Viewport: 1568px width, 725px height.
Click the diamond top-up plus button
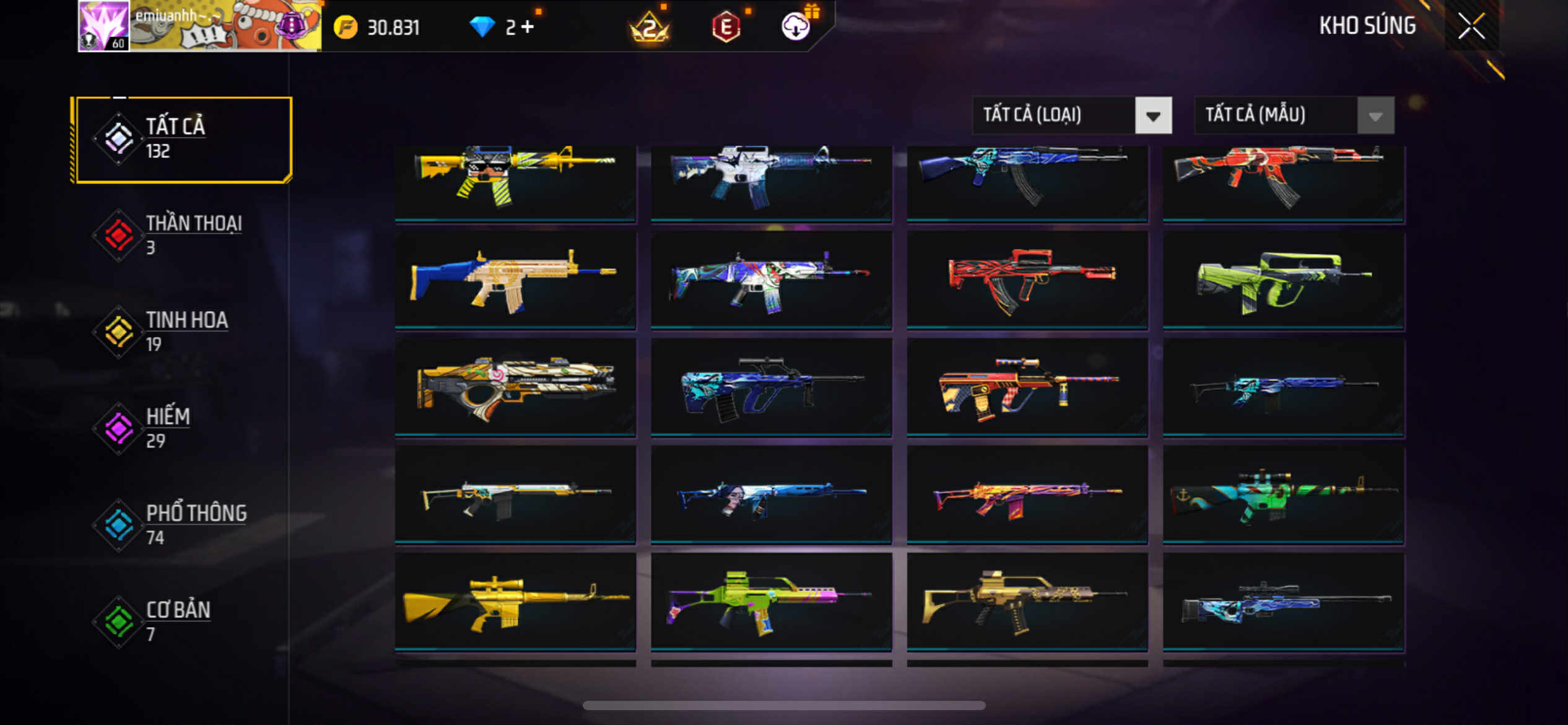pyautogui.click(x=528, y=27)
